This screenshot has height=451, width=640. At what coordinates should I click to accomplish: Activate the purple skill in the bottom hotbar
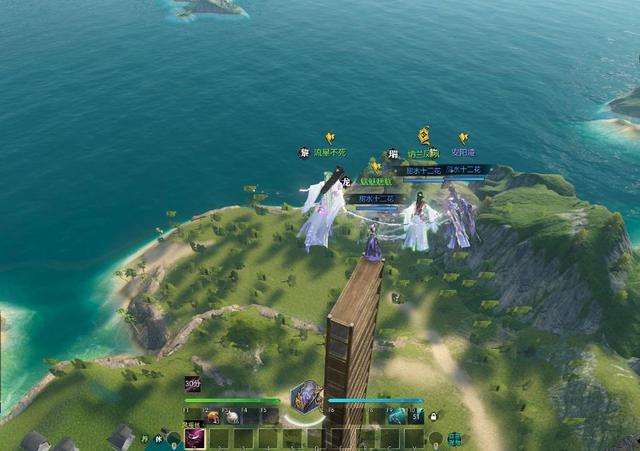coord(194,438)
